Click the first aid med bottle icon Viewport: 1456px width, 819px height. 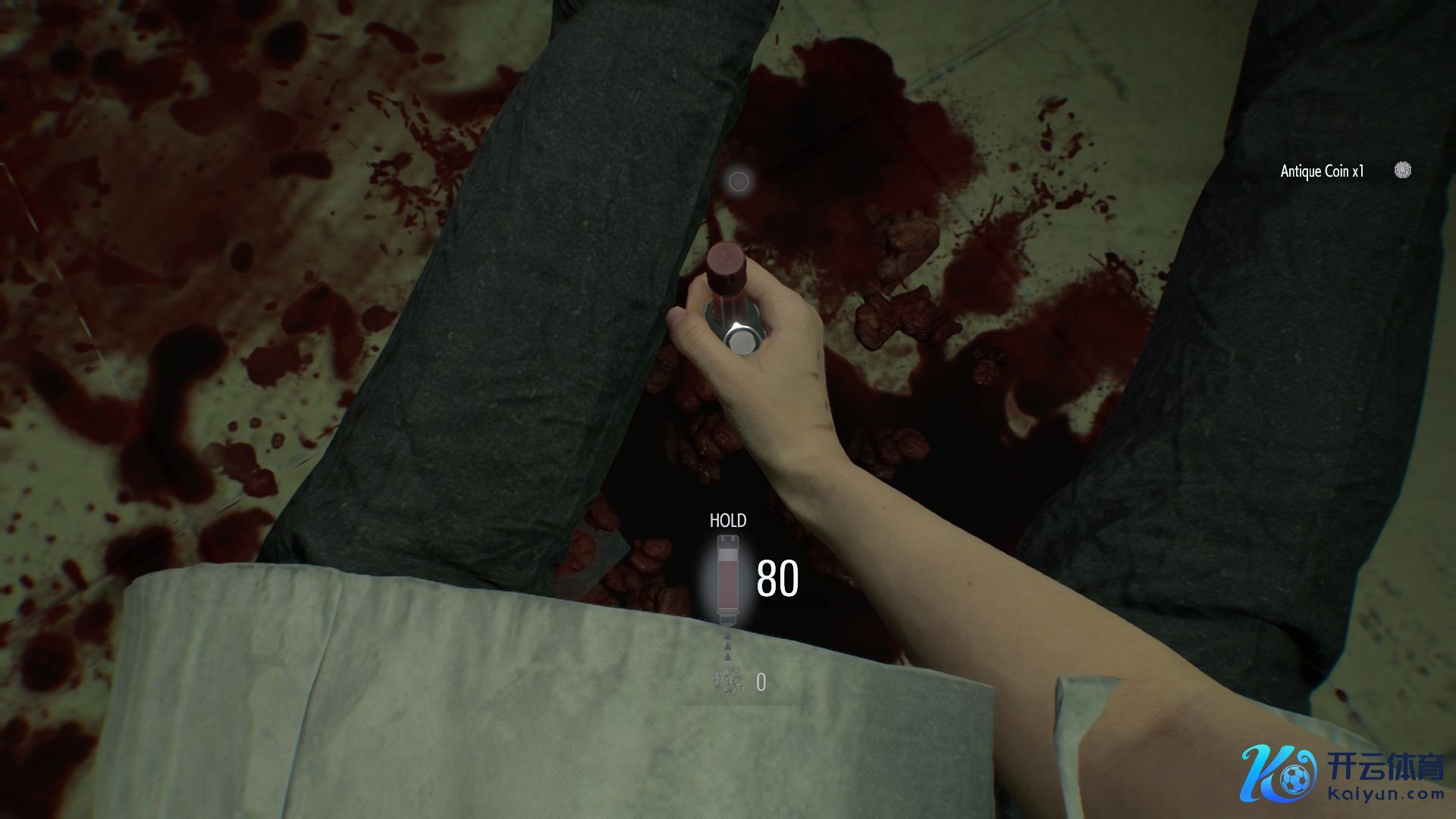coord(728,579)
